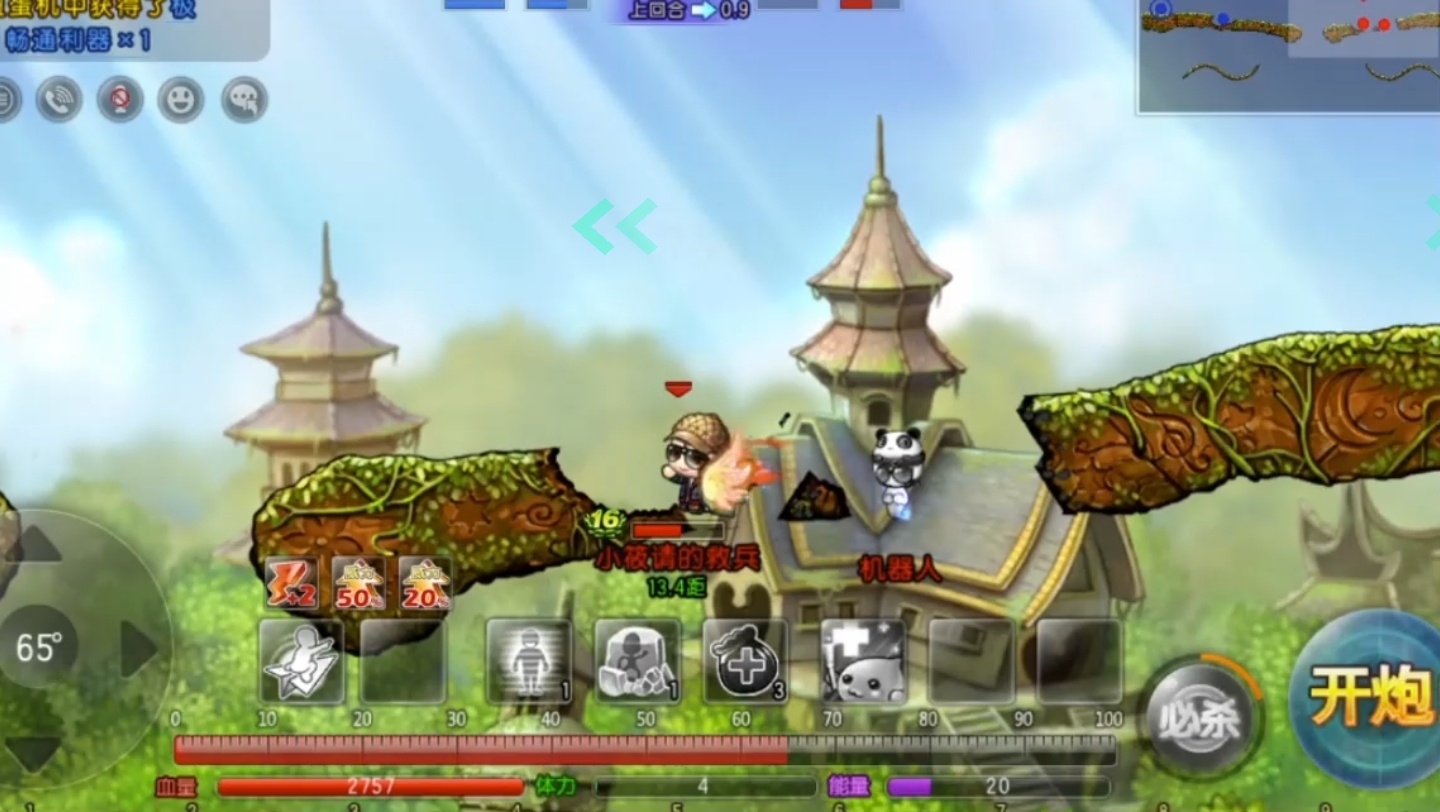The image size is (1440, 812).
Task: Use the healing bag with plus sign
Action: (x=745, y=661)
